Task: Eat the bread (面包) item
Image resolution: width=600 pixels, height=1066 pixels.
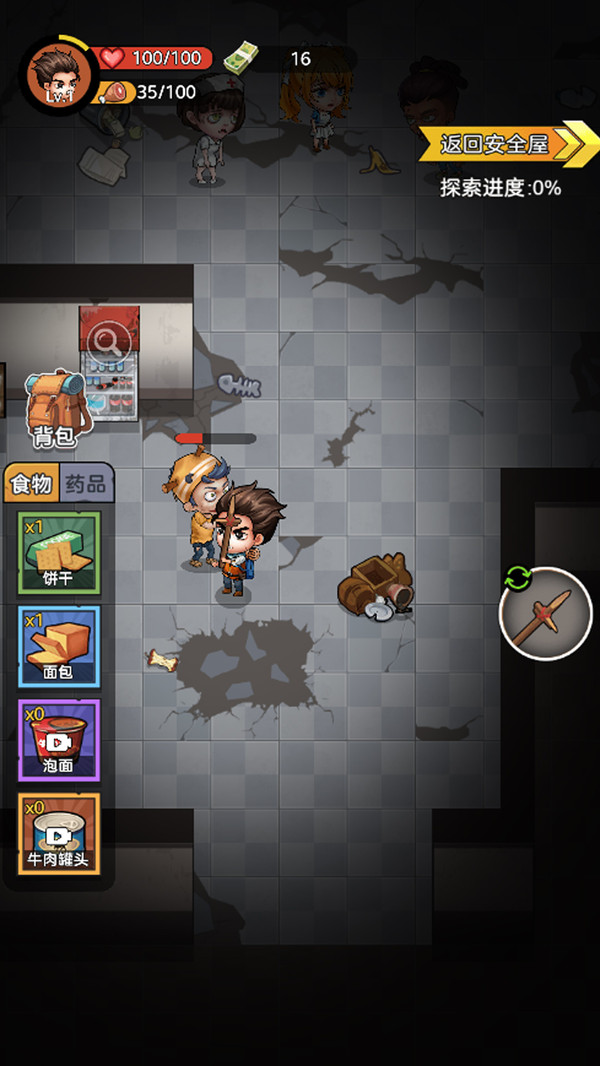Action: [x=59, y=646]
